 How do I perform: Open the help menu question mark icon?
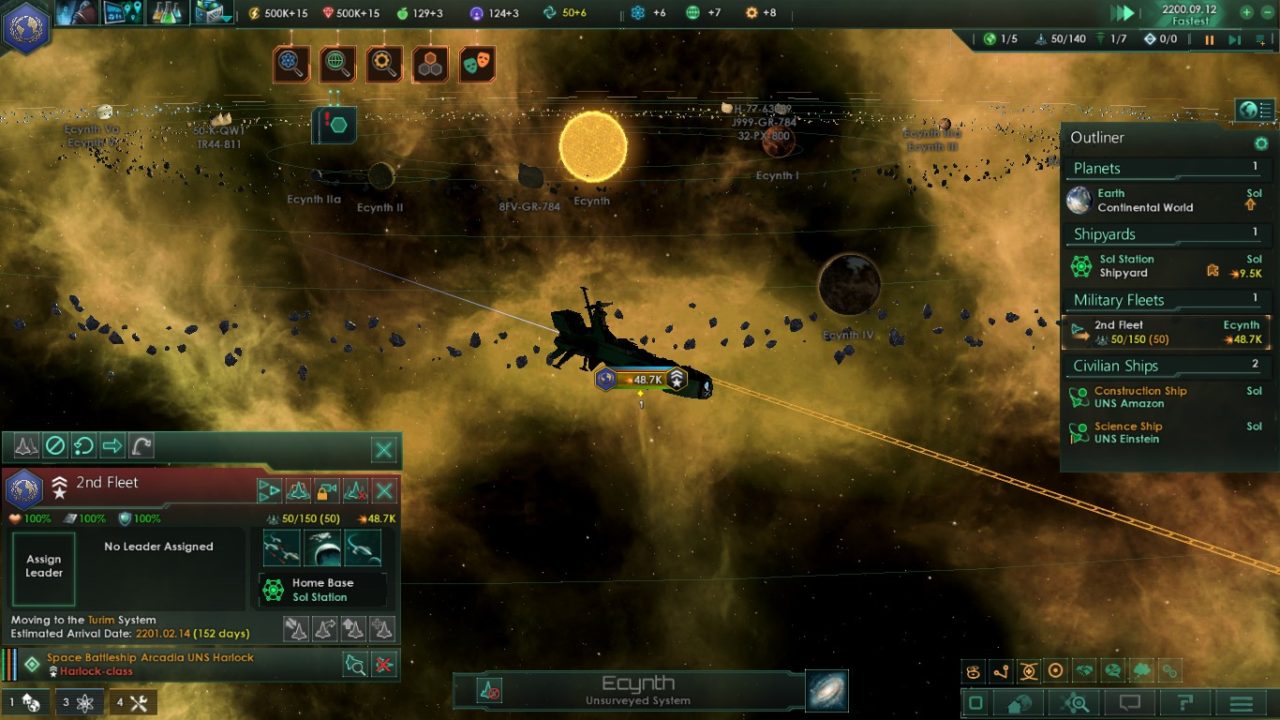click(1185, 703)
